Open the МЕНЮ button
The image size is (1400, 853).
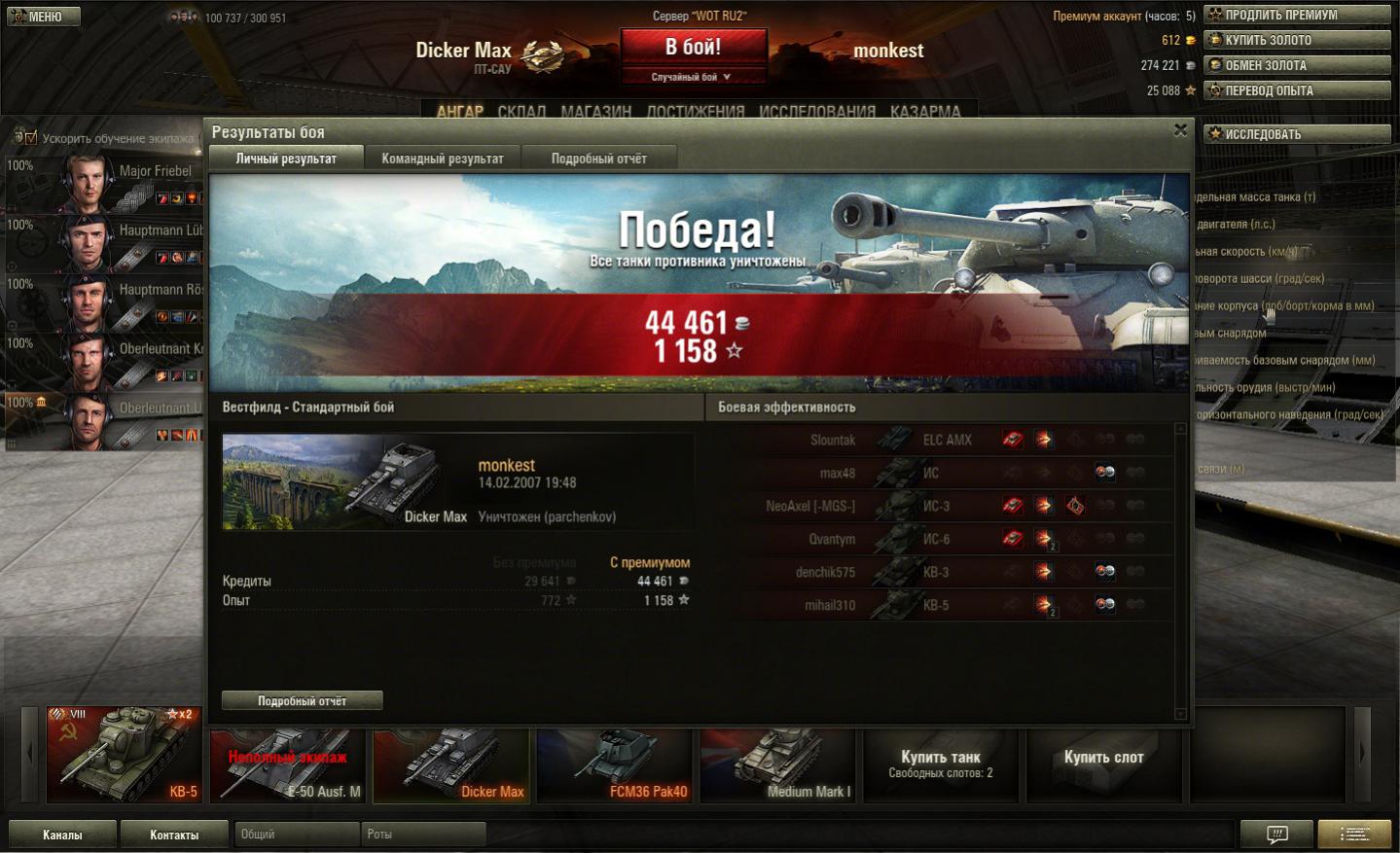coord(44,17)
